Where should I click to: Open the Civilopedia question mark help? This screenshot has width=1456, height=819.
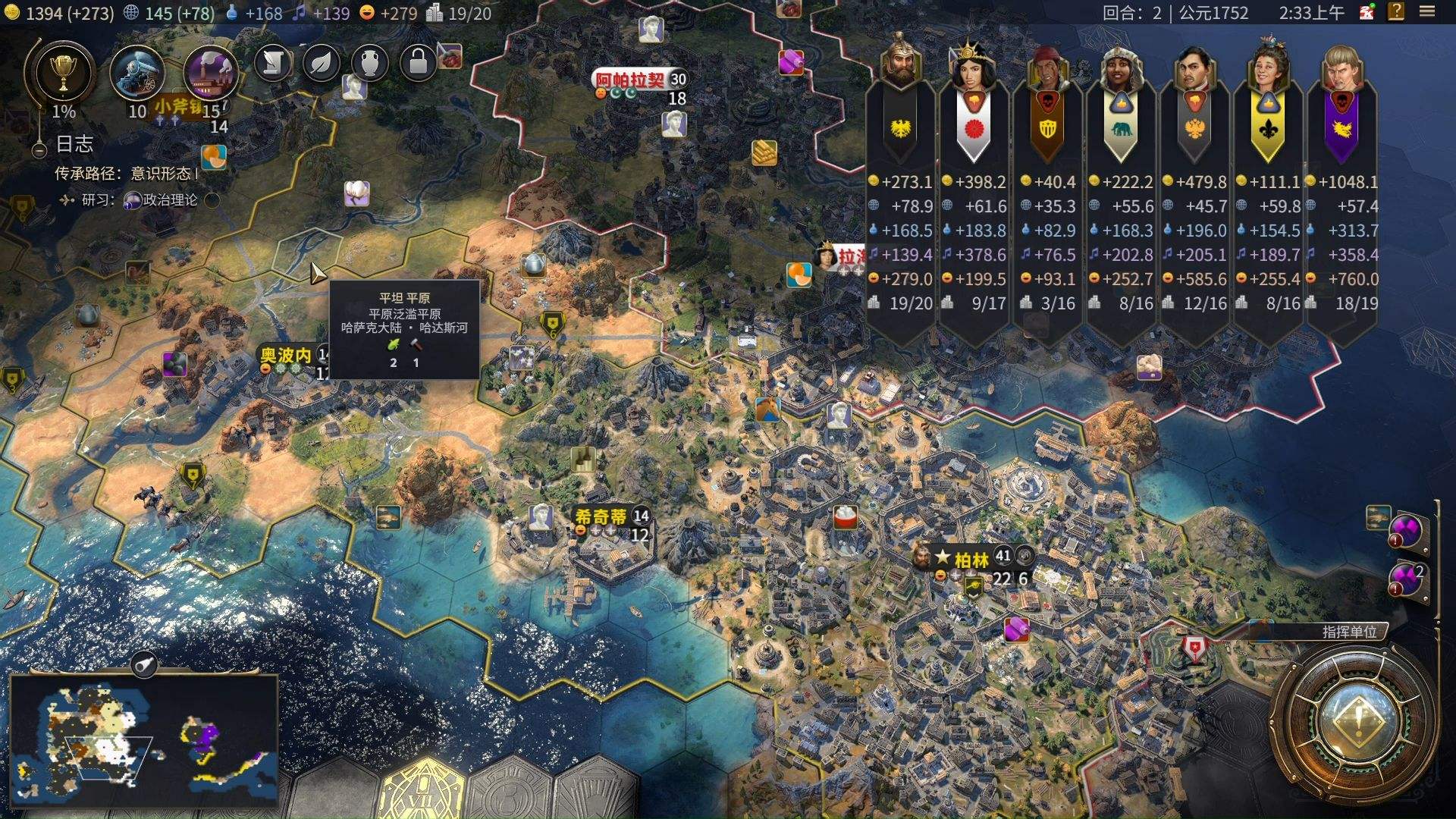coord(1396,12)
